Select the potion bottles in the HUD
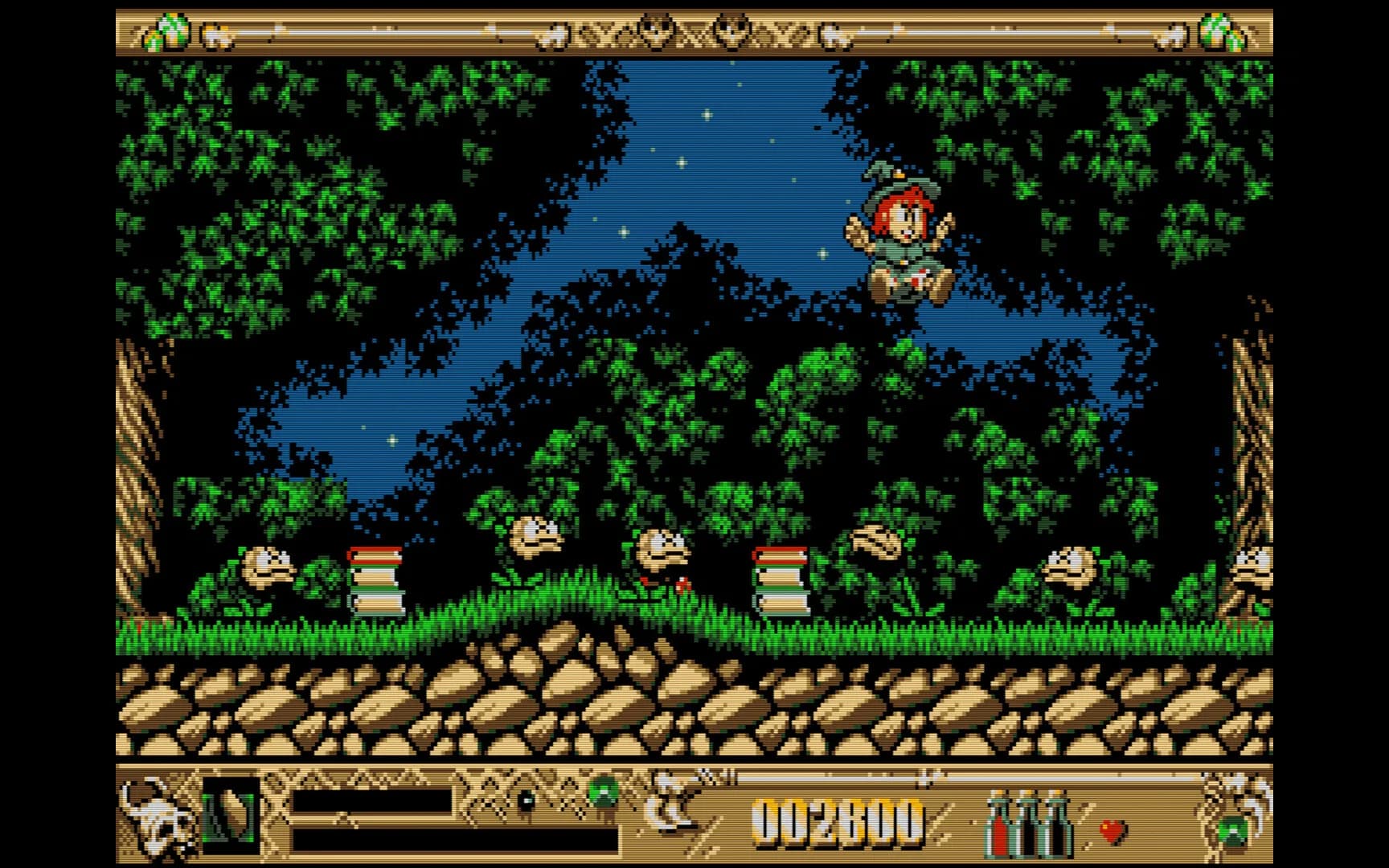Image resolution: width=1389 pixels, height=868 pixels. click(1028, 824)
